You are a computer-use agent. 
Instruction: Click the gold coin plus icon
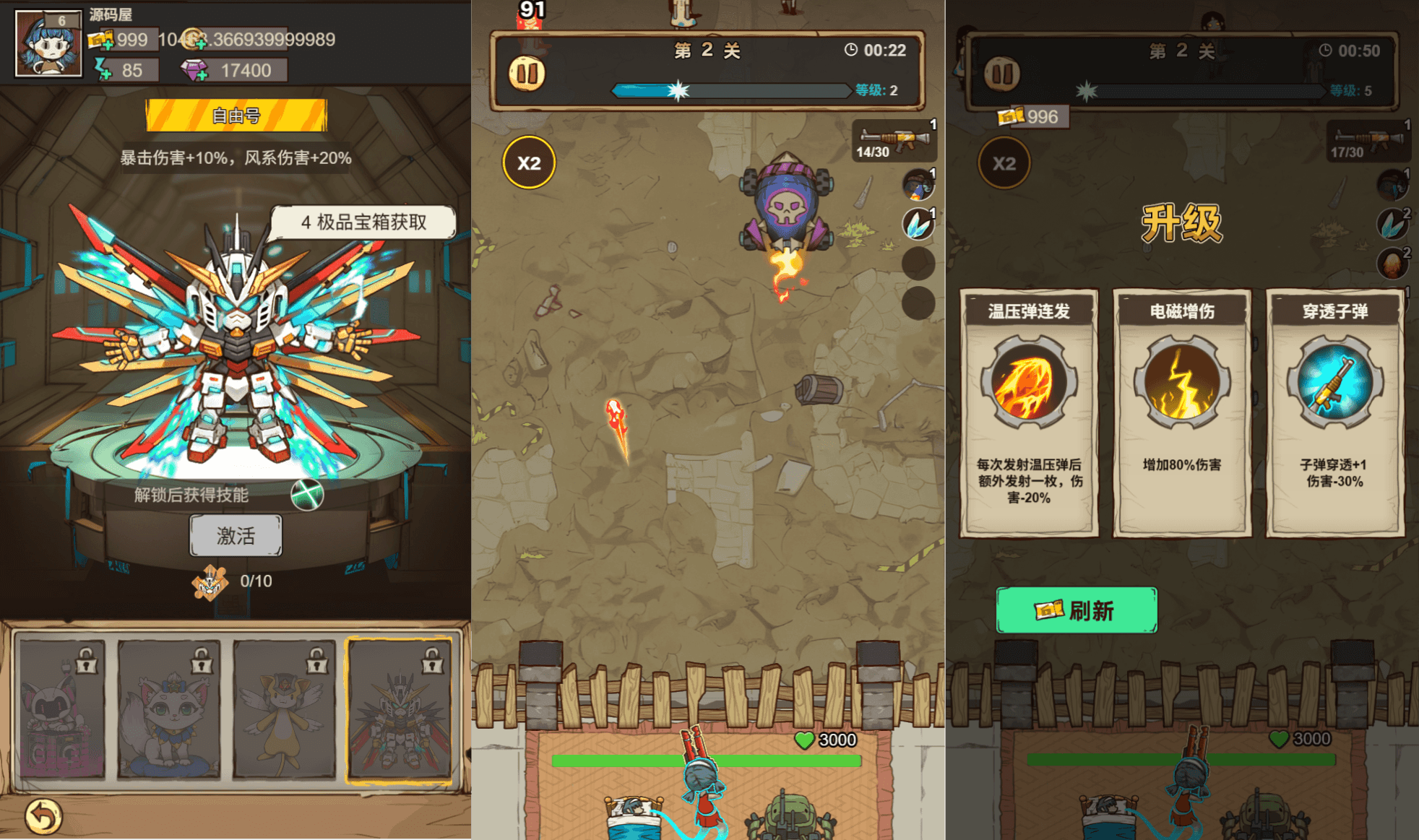pyautogui.click(x=200, y=45)
